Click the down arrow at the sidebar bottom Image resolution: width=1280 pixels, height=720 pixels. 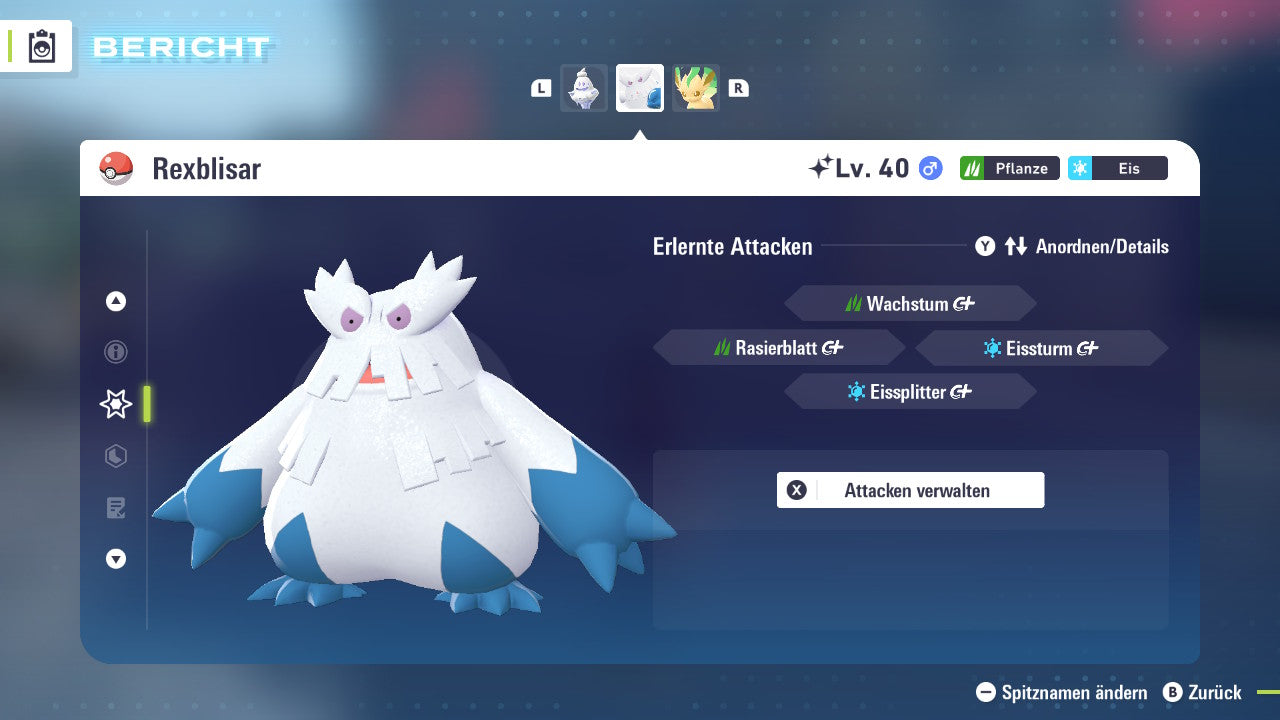116,560
